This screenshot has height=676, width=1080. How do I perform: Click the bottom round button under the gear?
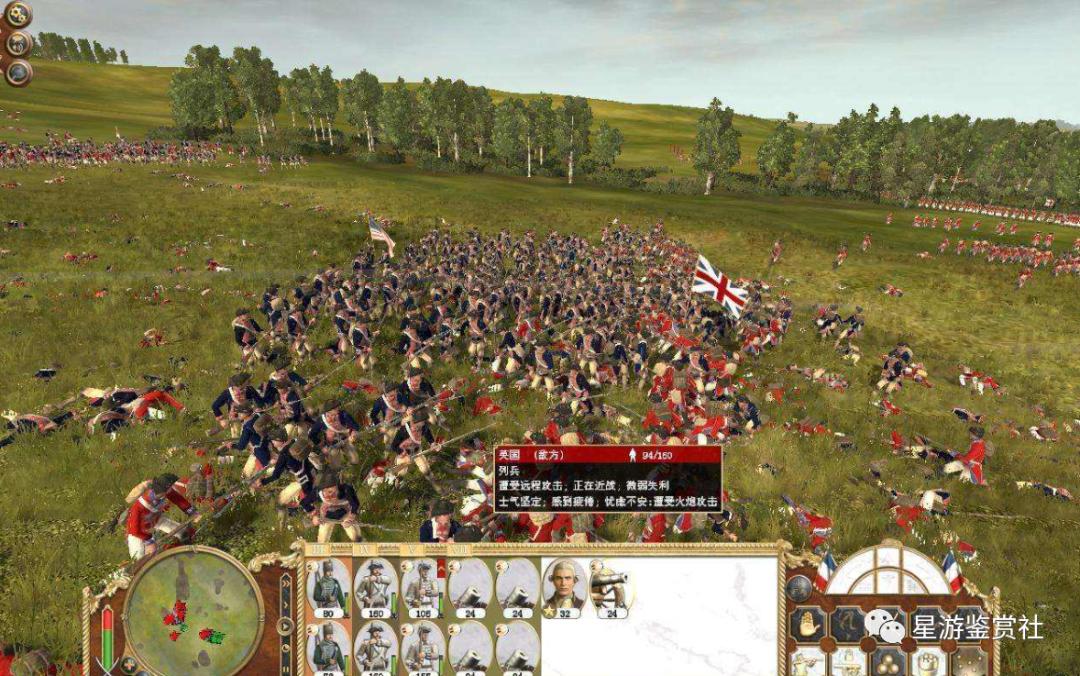point(19,73)
